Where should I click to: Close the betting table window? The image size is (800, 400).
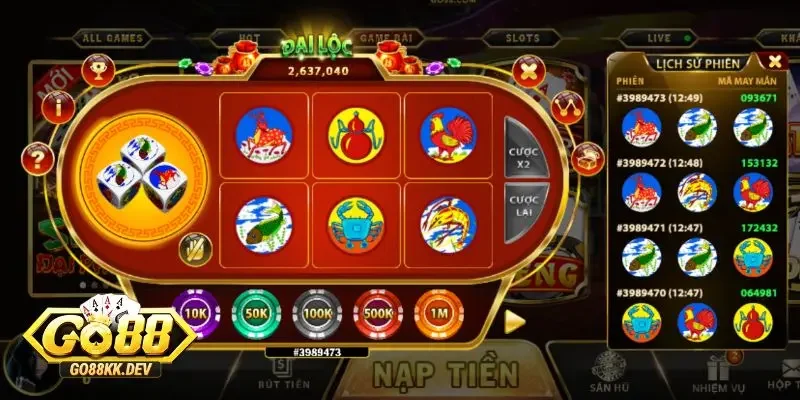click(x=526, y=71)
